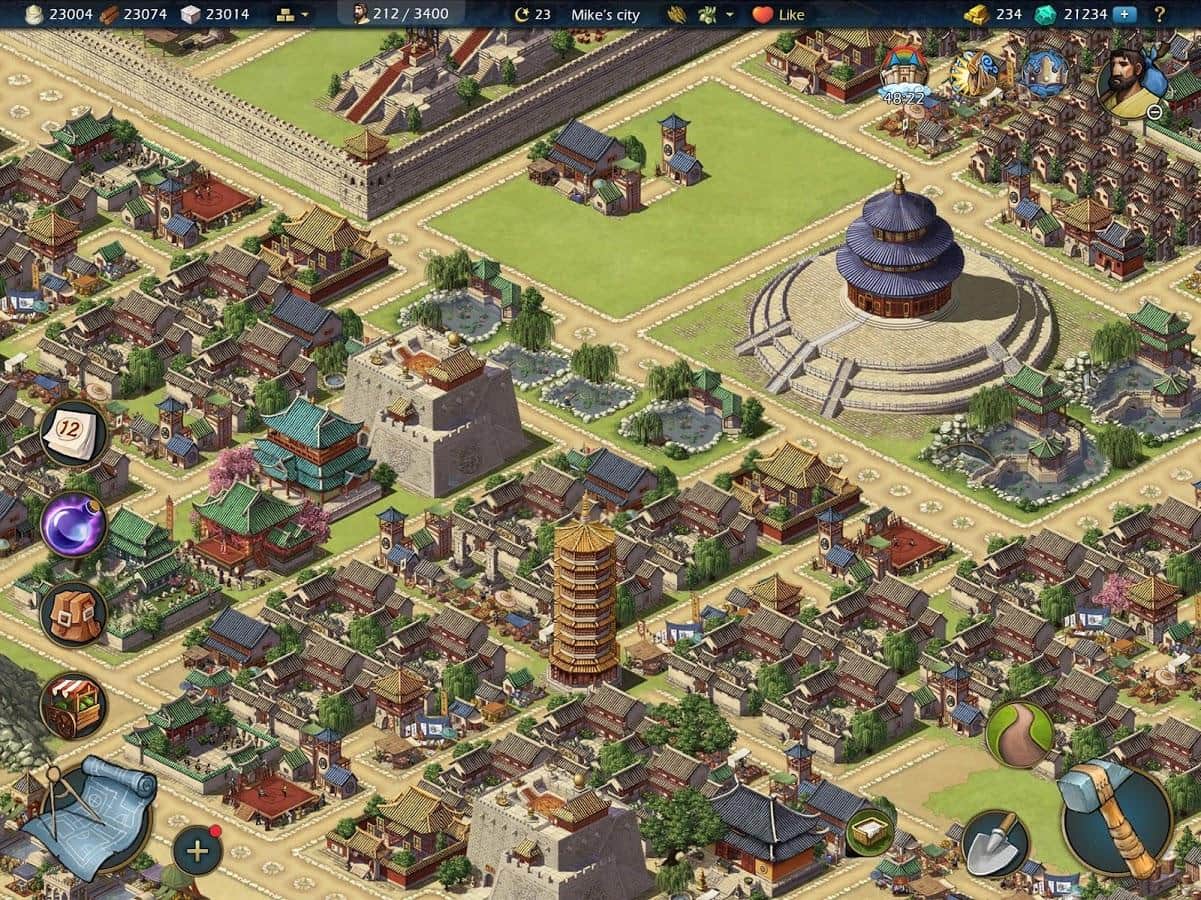Open the market cart shop
This screenshot has width=1201, height=900.
(x=73, y=705)
